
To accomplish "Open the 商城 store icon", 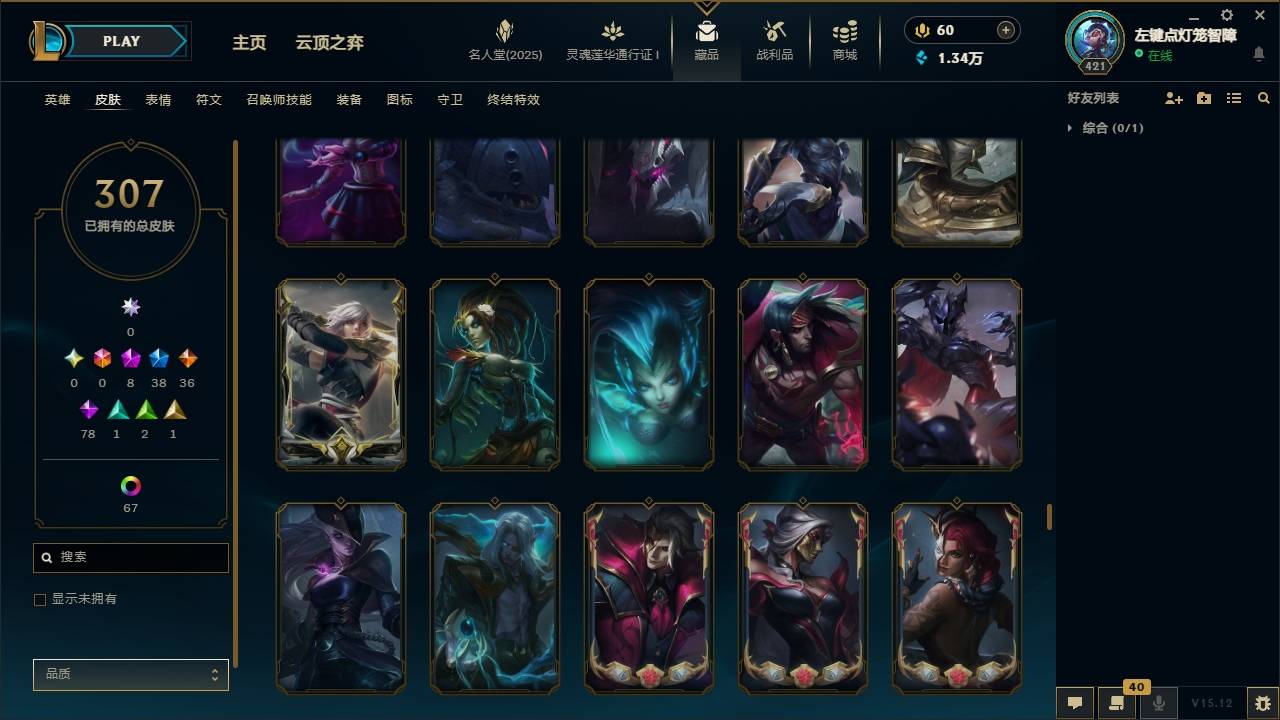I will (x=843, y=40).
